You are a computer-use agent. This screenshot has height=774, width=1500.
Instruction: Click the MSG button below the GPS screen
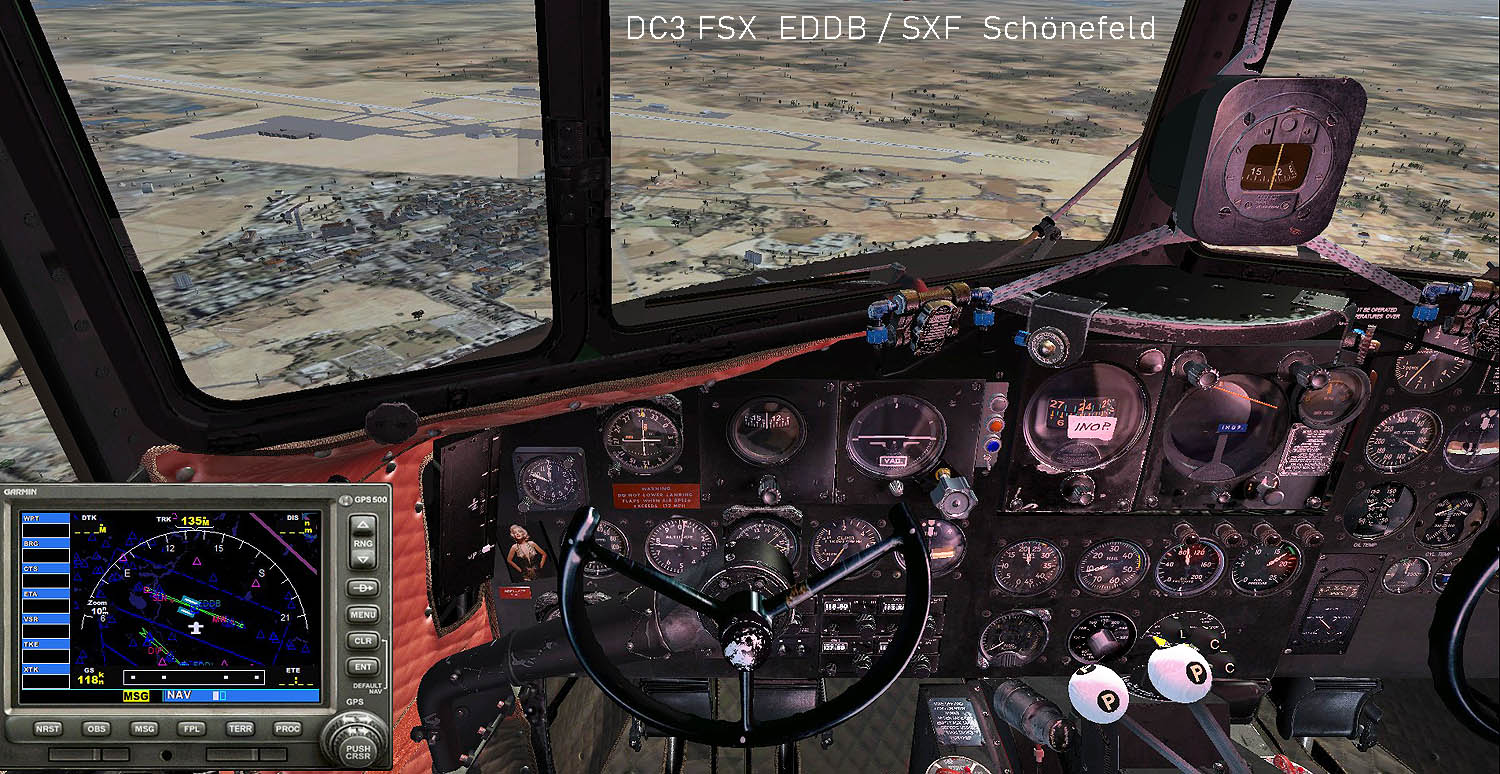click(145, 729)
